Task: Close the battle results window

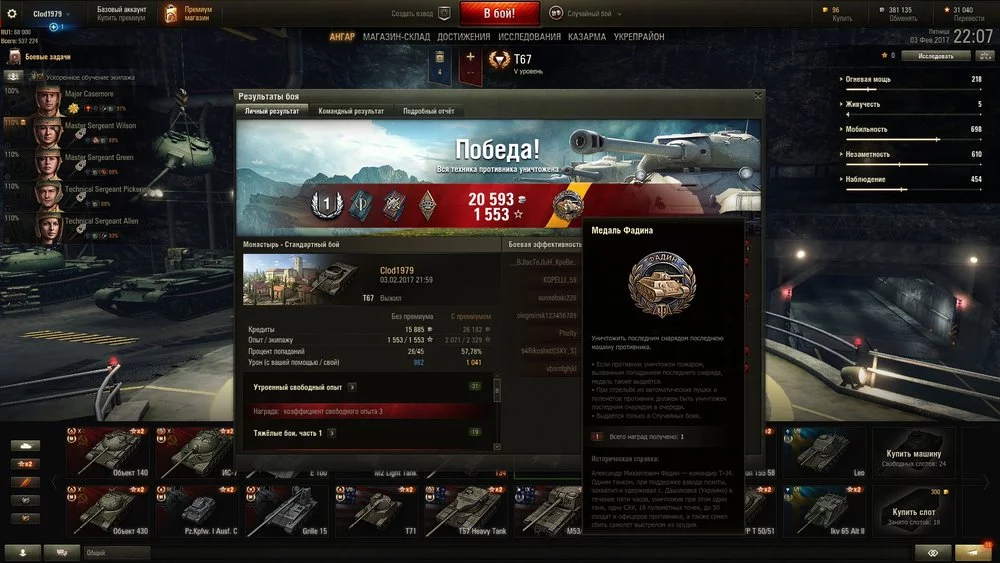Action: 758,96
